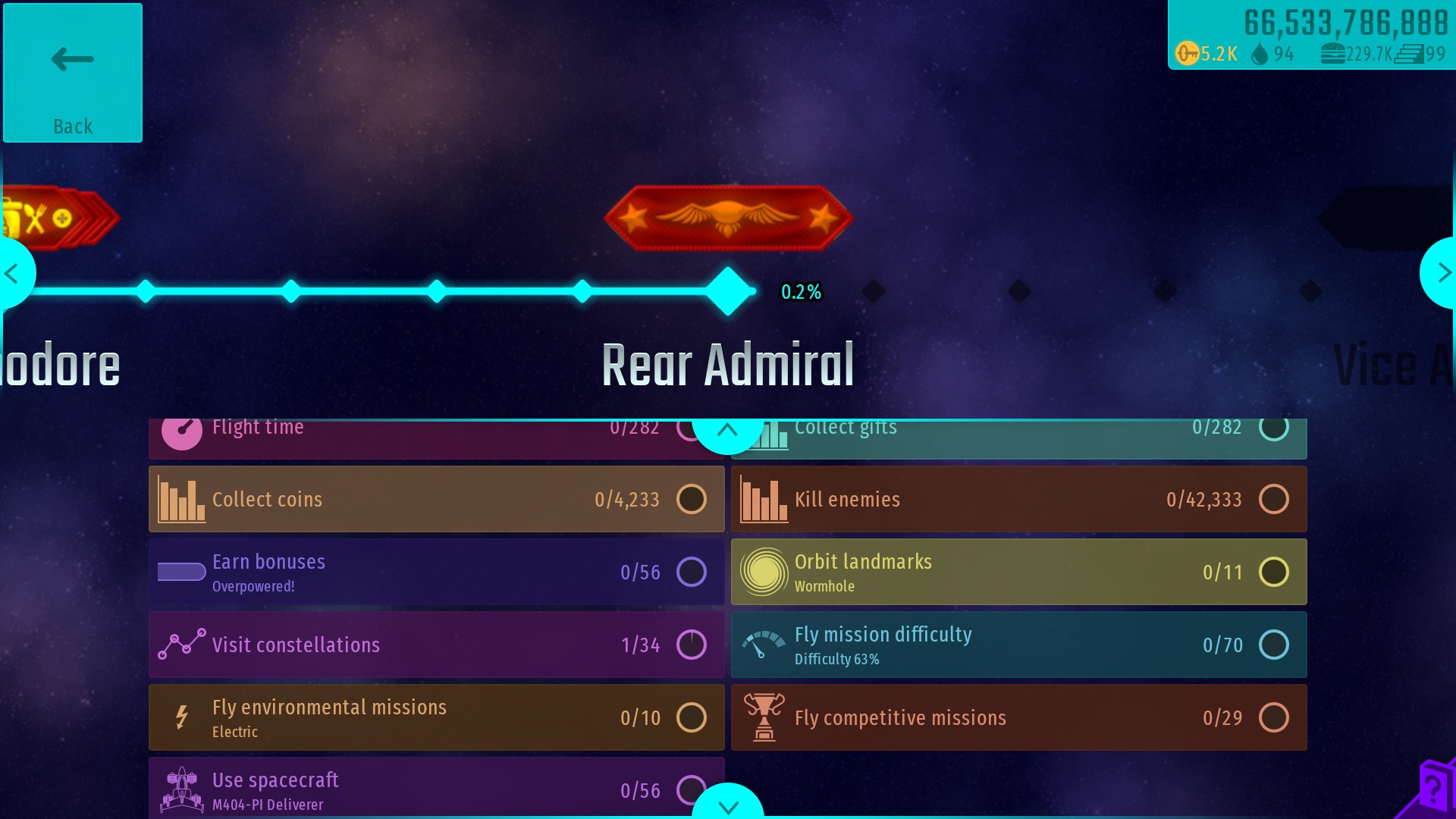Select Orbit landmarks Wormhole objective

click(1018, 572)
